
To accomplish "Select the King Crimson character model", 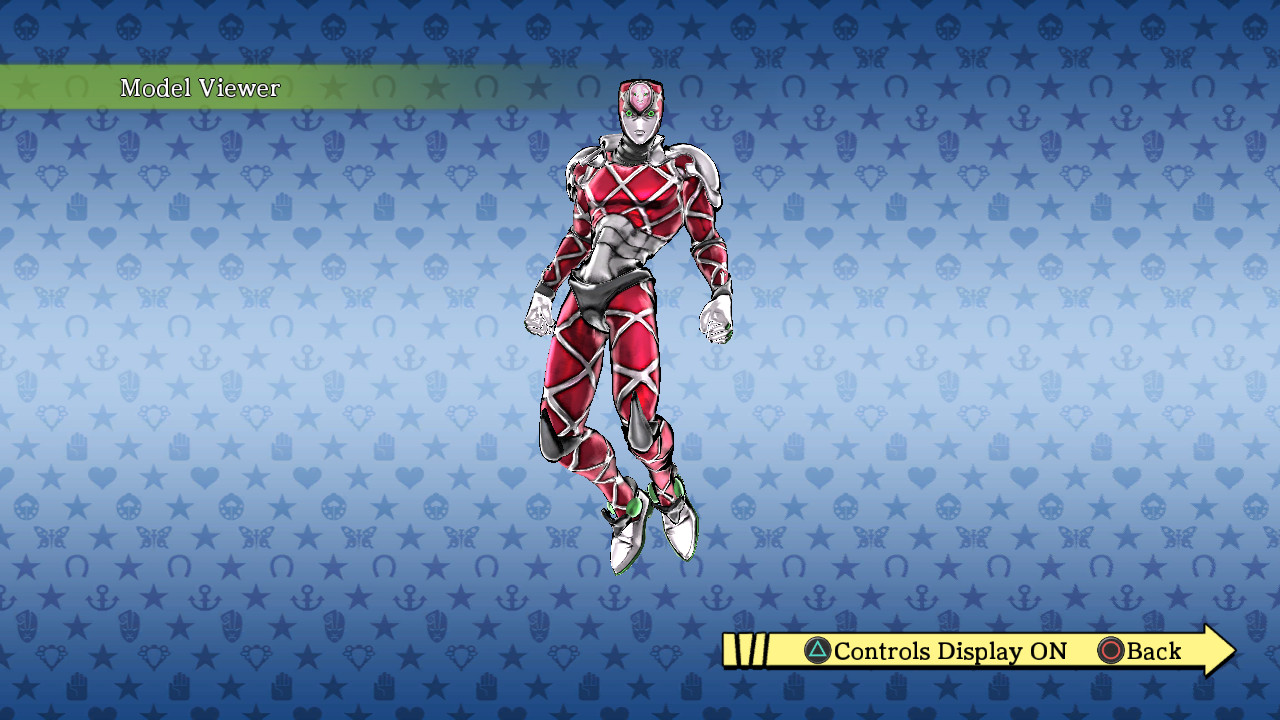I will click(x=630, y=300).
